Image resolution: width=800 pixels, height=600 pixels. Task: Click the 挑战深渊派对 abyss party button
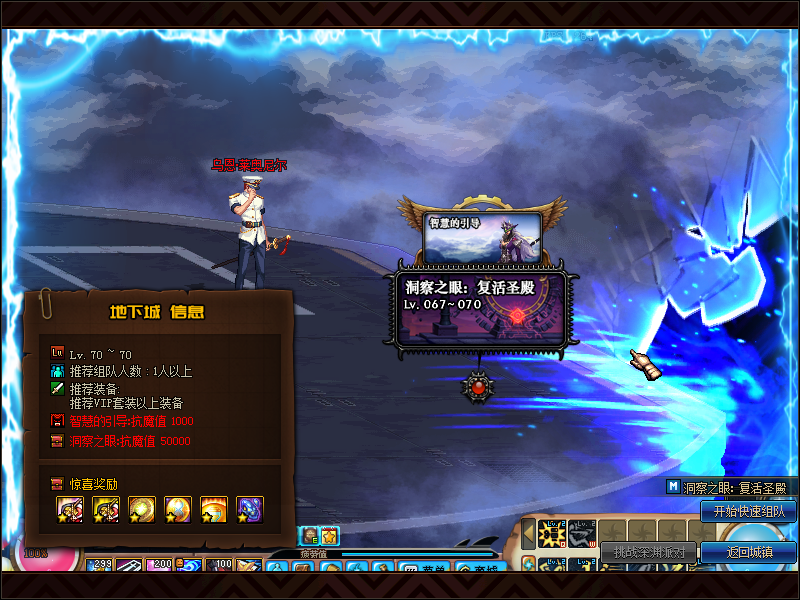coord(649,551)
